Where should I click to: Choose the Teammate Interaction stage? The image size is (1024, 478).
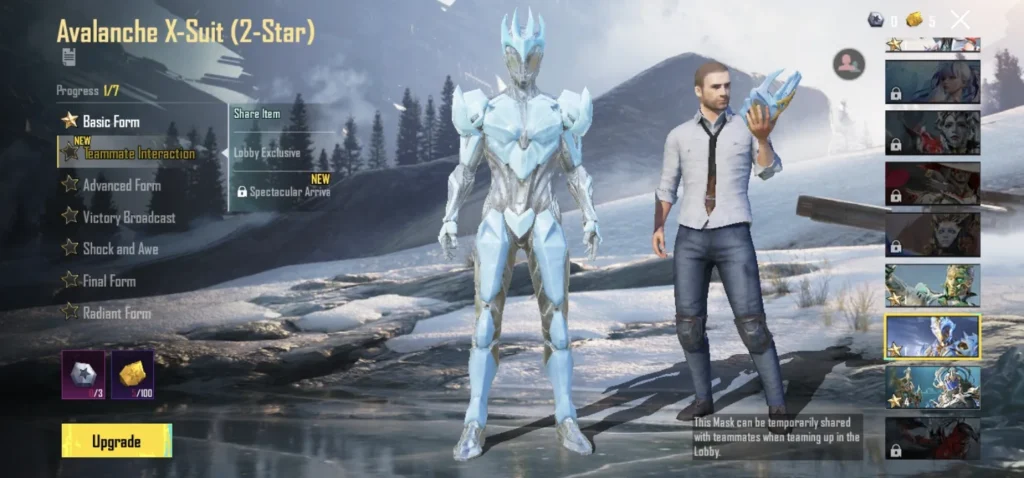[x=138, y=153]
